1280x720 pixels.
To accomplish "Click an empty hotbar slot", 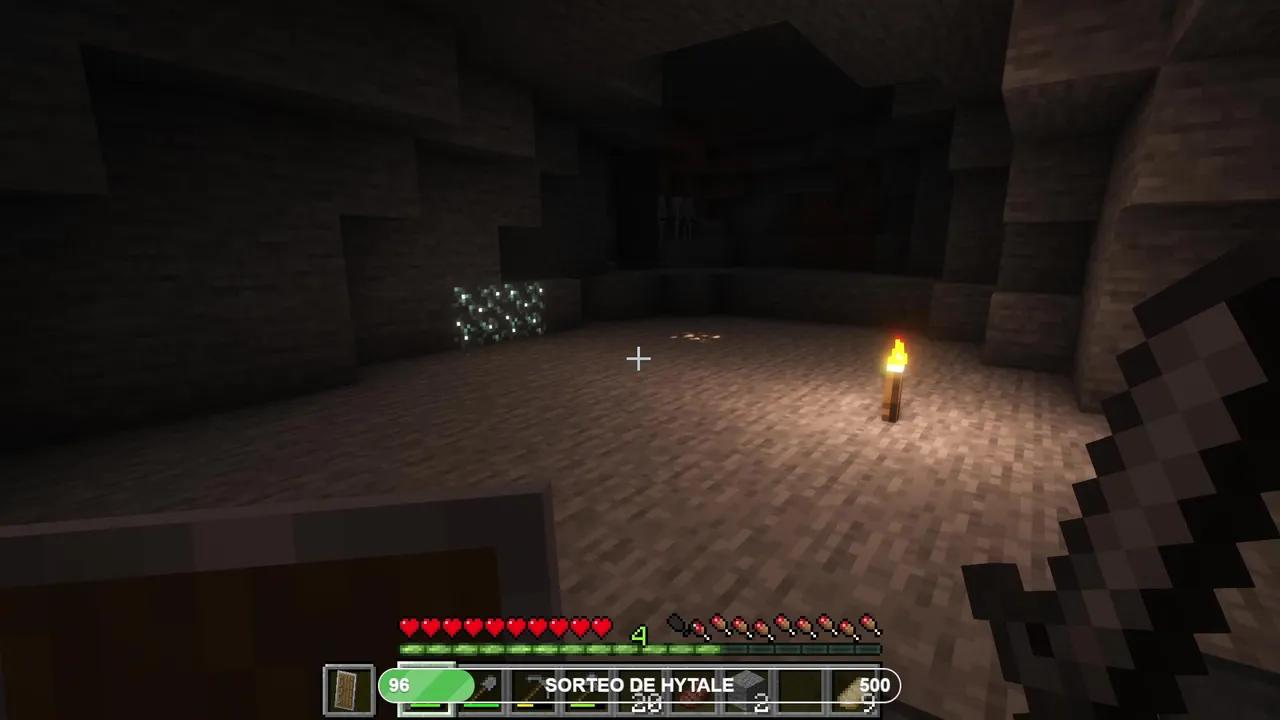I will pyautogui.click(x=800, y=686).
